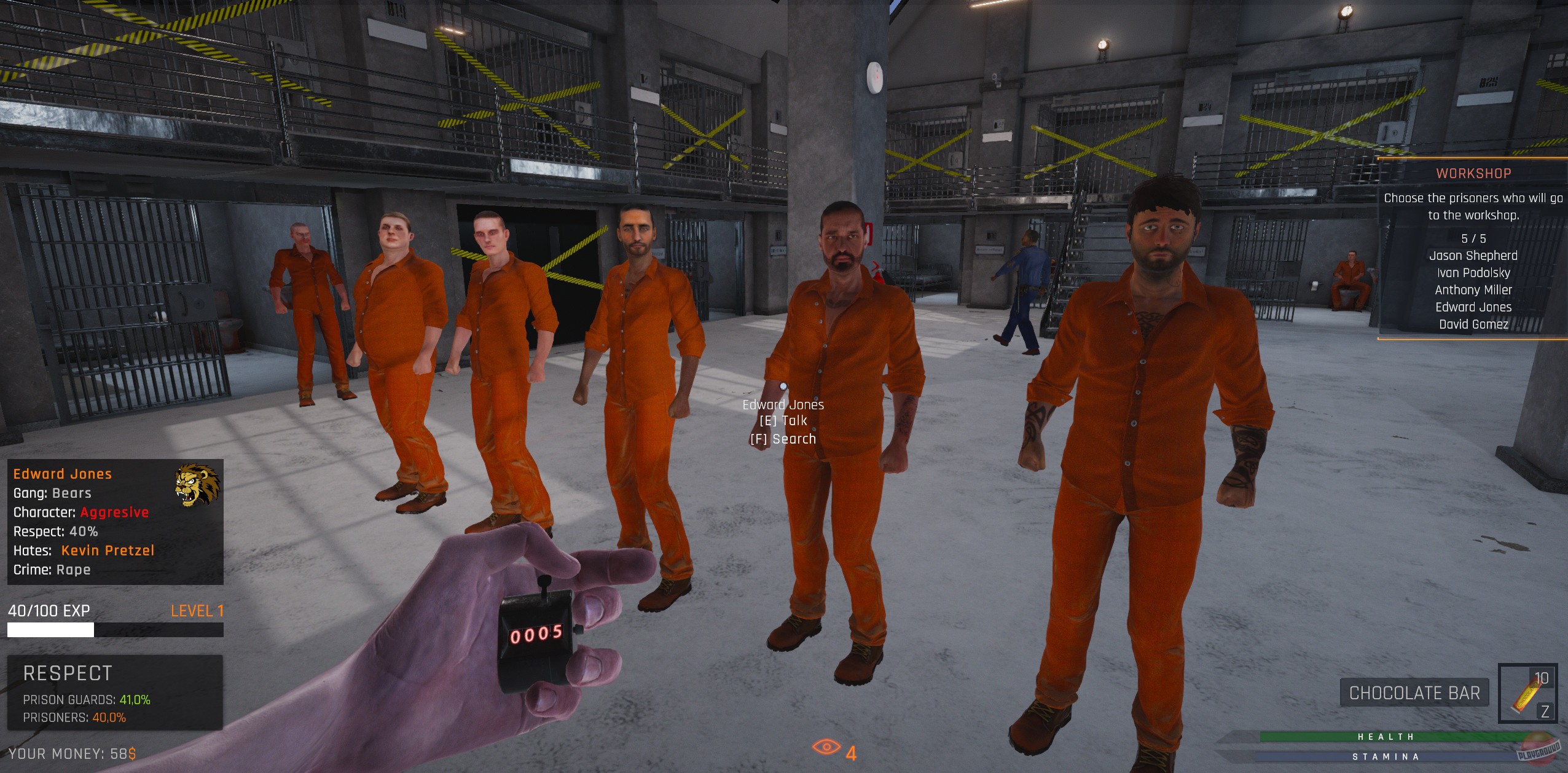Toggle Jason Shepherd workshop selection
Screen dimensions: 1568x773
point(1473,255)
